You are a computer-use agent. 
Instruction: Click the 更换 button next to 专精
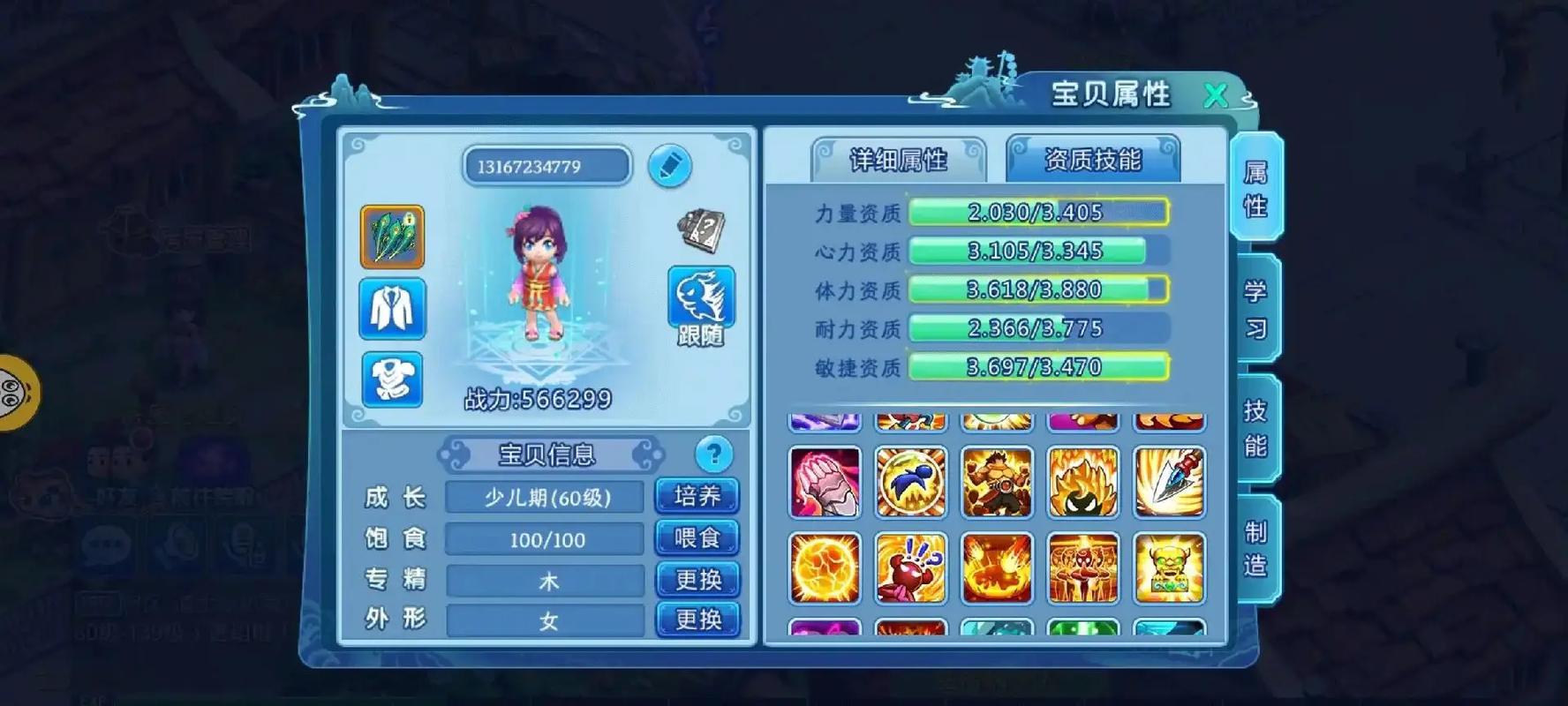(697, 580)
